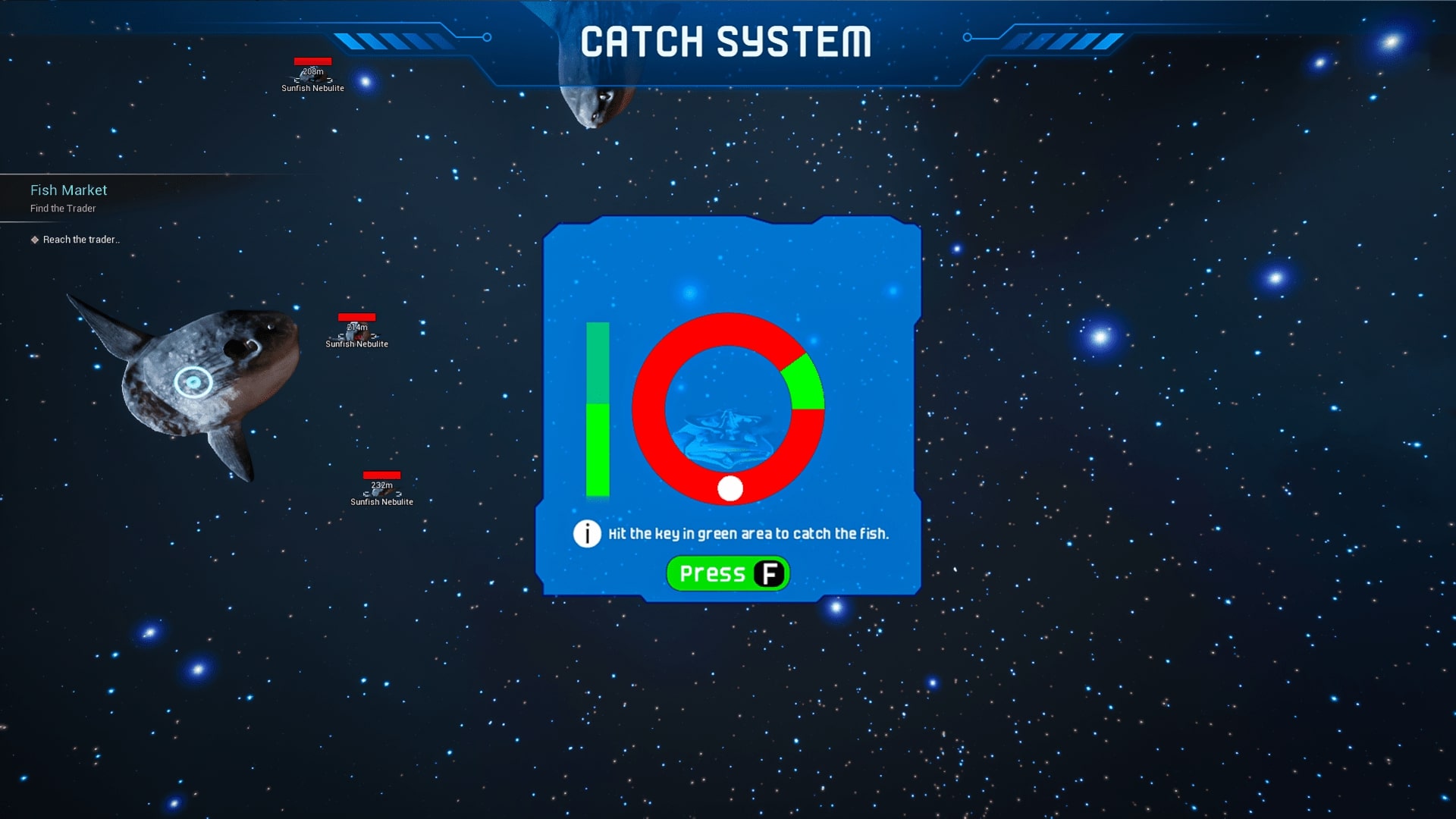Expand the Find the Trader subtitle
Viewport: 1456px width, 819px height.
[63, 208]
